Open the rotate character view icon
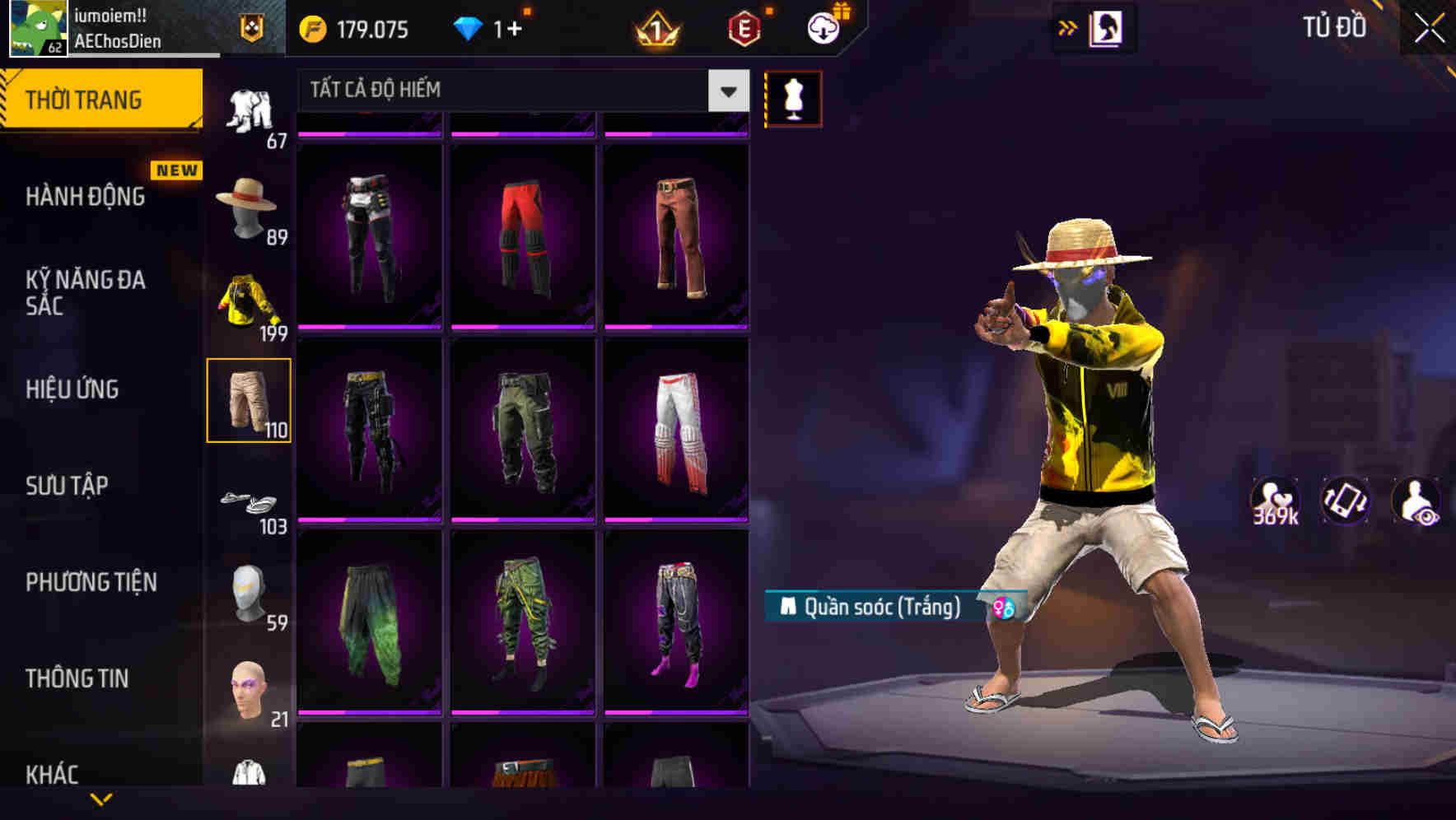This screenshot has height=820, width=1456. pyautogui.click(x=1346, y=500)
